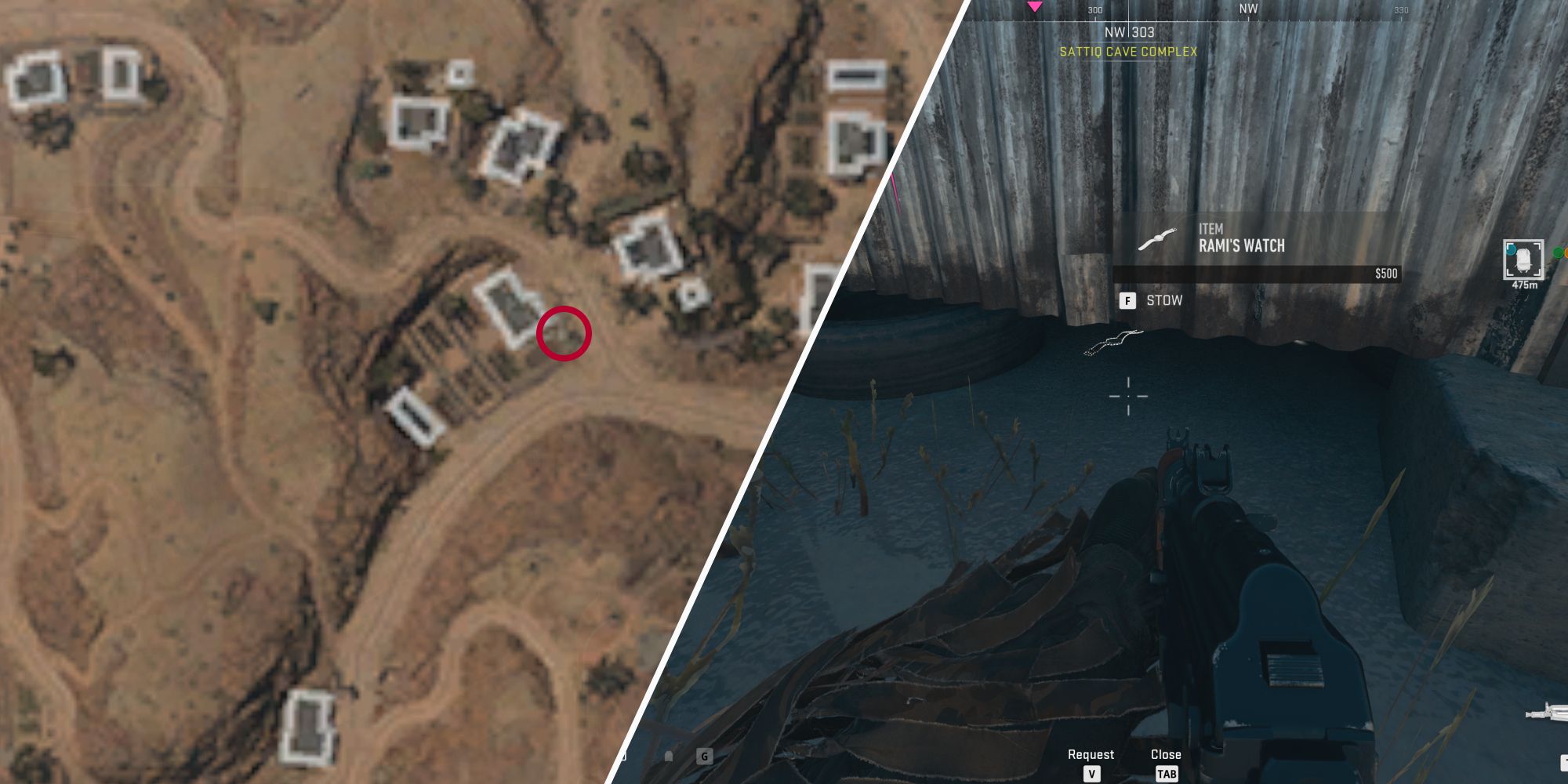This screenshot has width=1568, height=784.
Task: Click the pink waypoint arrow on the compass
Action: pos(1036,6)
